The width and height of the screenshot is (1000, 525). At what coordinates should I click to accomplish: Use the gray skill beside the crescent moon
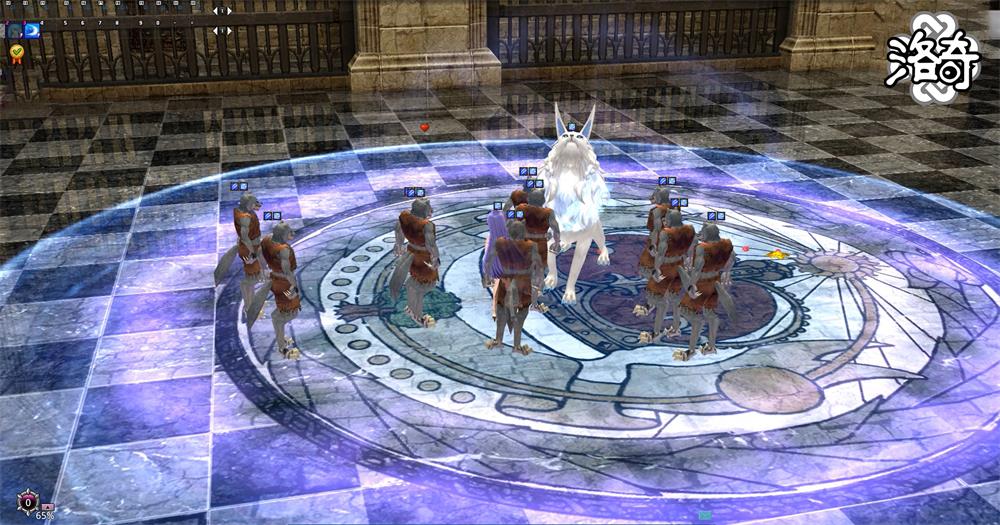pyautogui.click(x=14, y=31)
